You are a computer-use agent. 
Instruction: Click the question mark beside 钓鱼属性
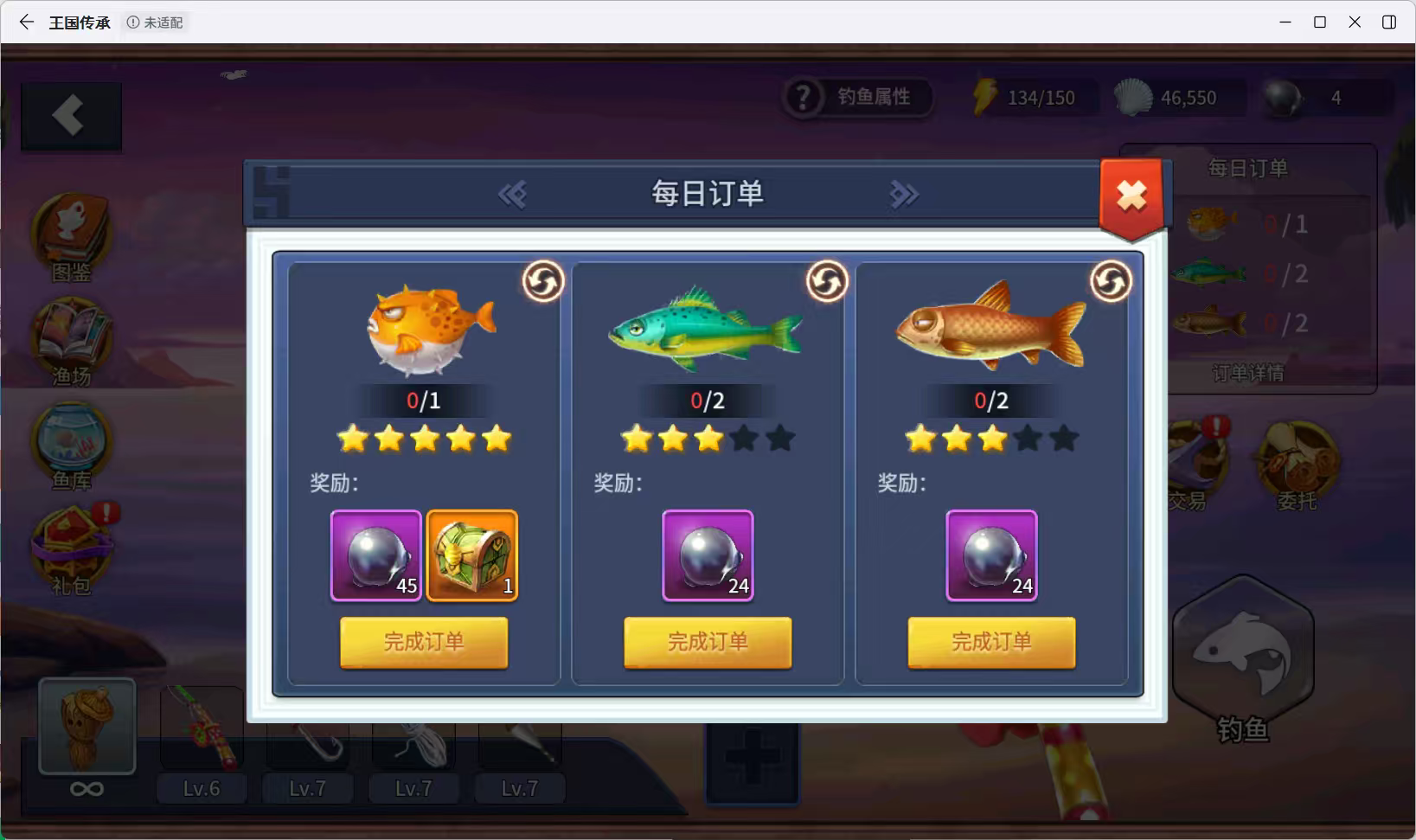coord(804,98)
